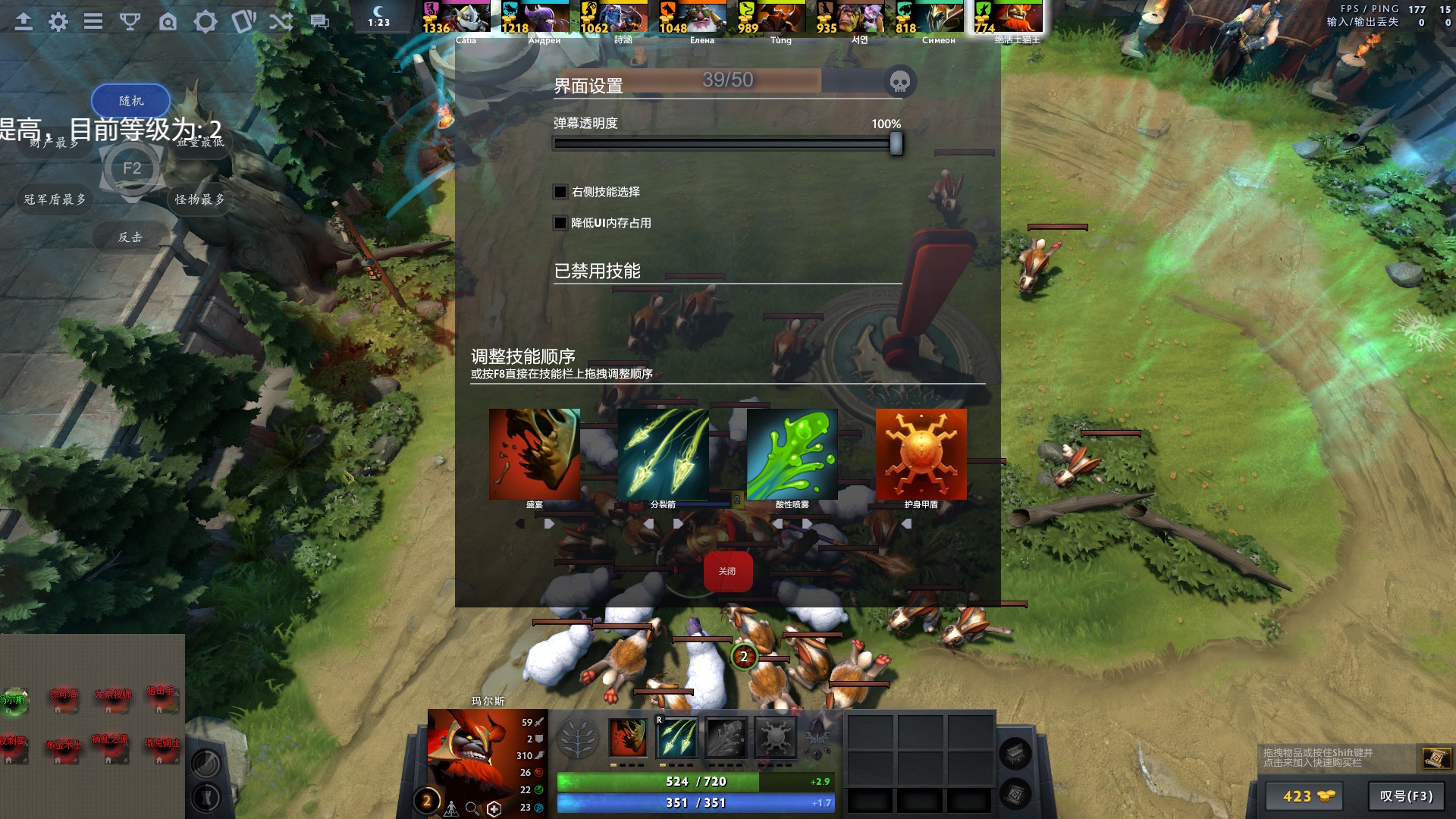Click the shuffle icon in the top toolbar
The image size is (1456, 819).
coord(281,22)
